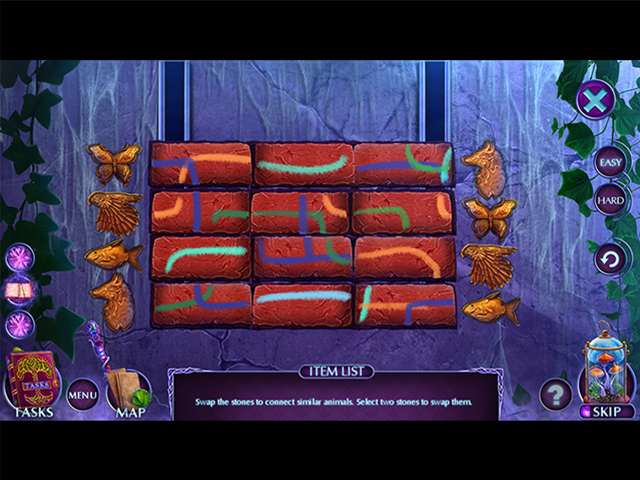Close the puzzle with the X button
Screen dimensions: 640x480
[594, 100]
